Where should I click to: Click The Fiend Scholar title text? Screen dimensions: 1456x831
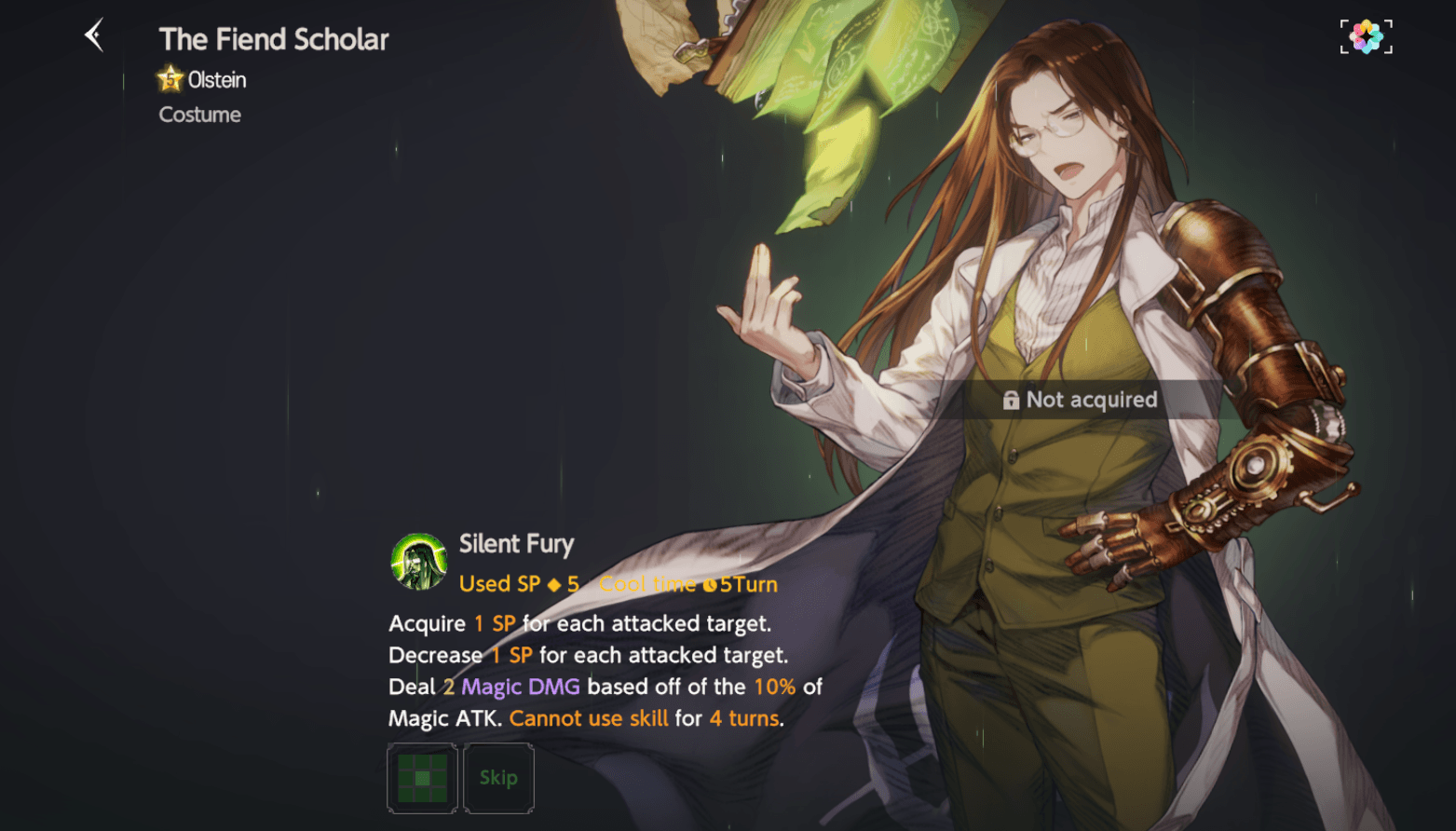[x=273, y=39]
